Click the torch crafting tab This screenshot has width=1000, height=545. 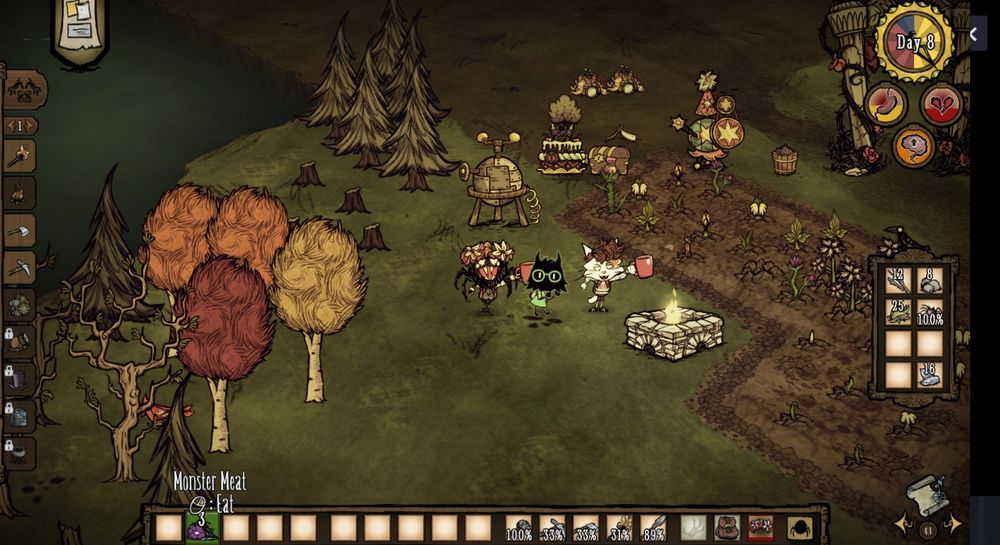pos(20,156)
